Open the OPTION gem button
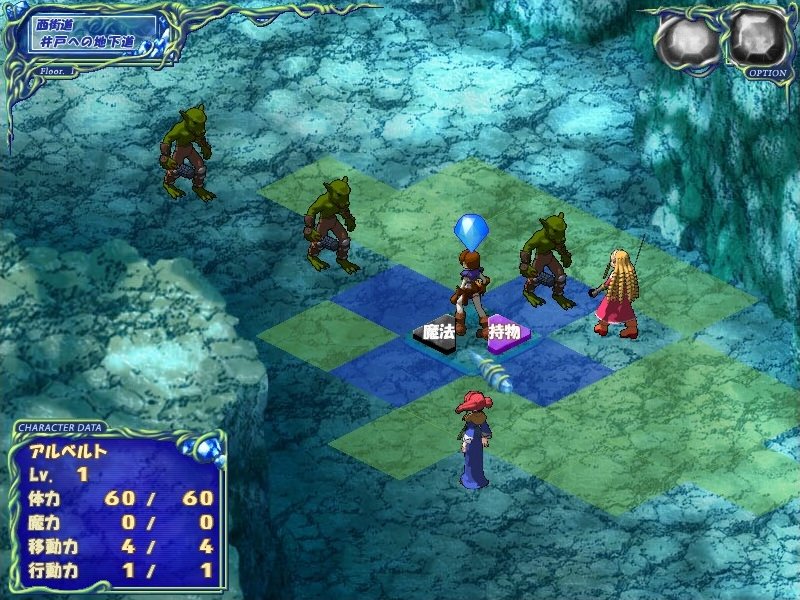This screenshot has width=800, height=600. 758,40
